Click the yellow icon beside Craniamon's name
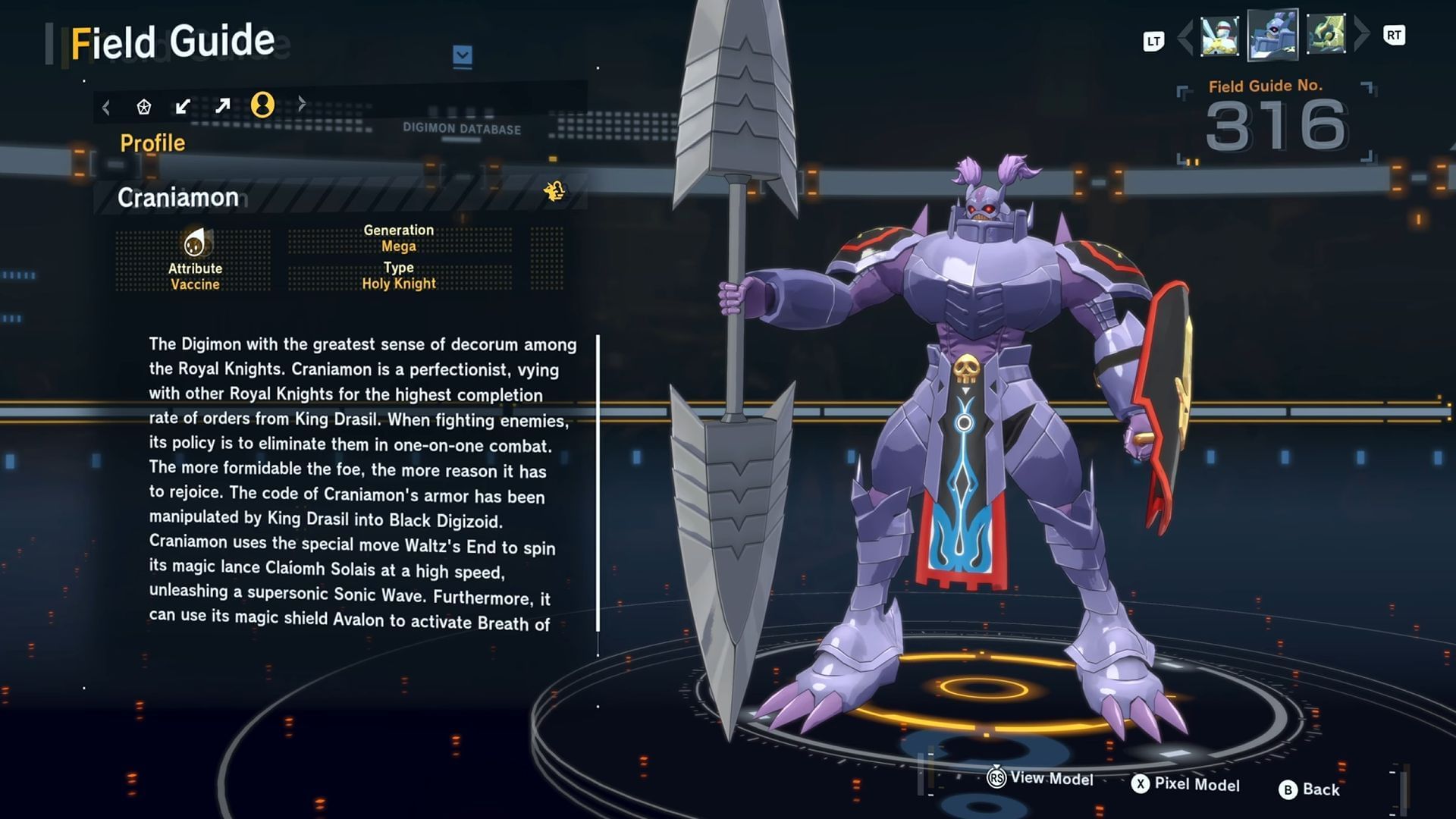This screenshot has width=1456, height=819. click(x=554, y=191)
